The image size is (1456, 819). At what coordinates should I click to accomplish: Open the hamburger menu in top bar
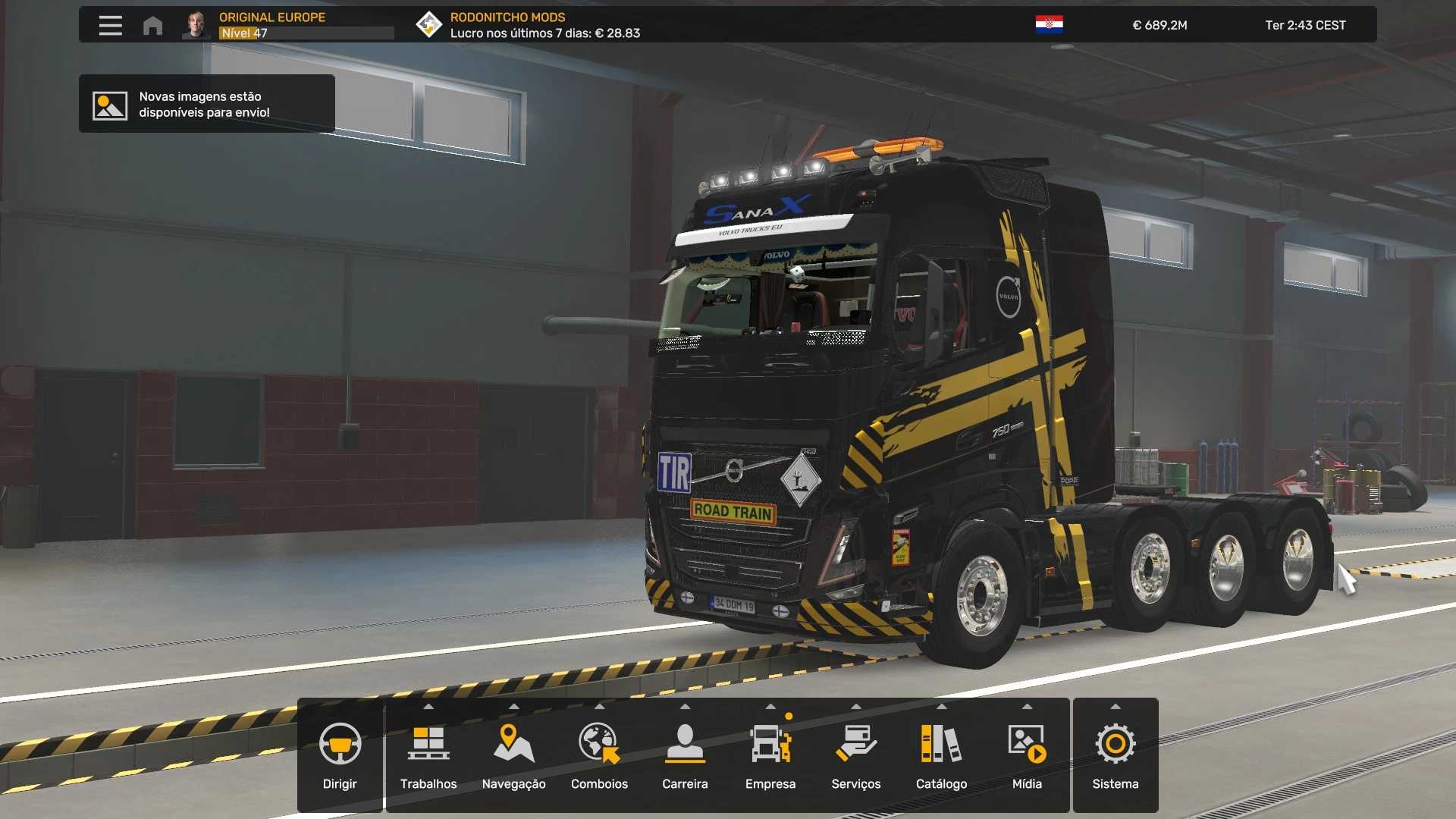click(110, 25)
